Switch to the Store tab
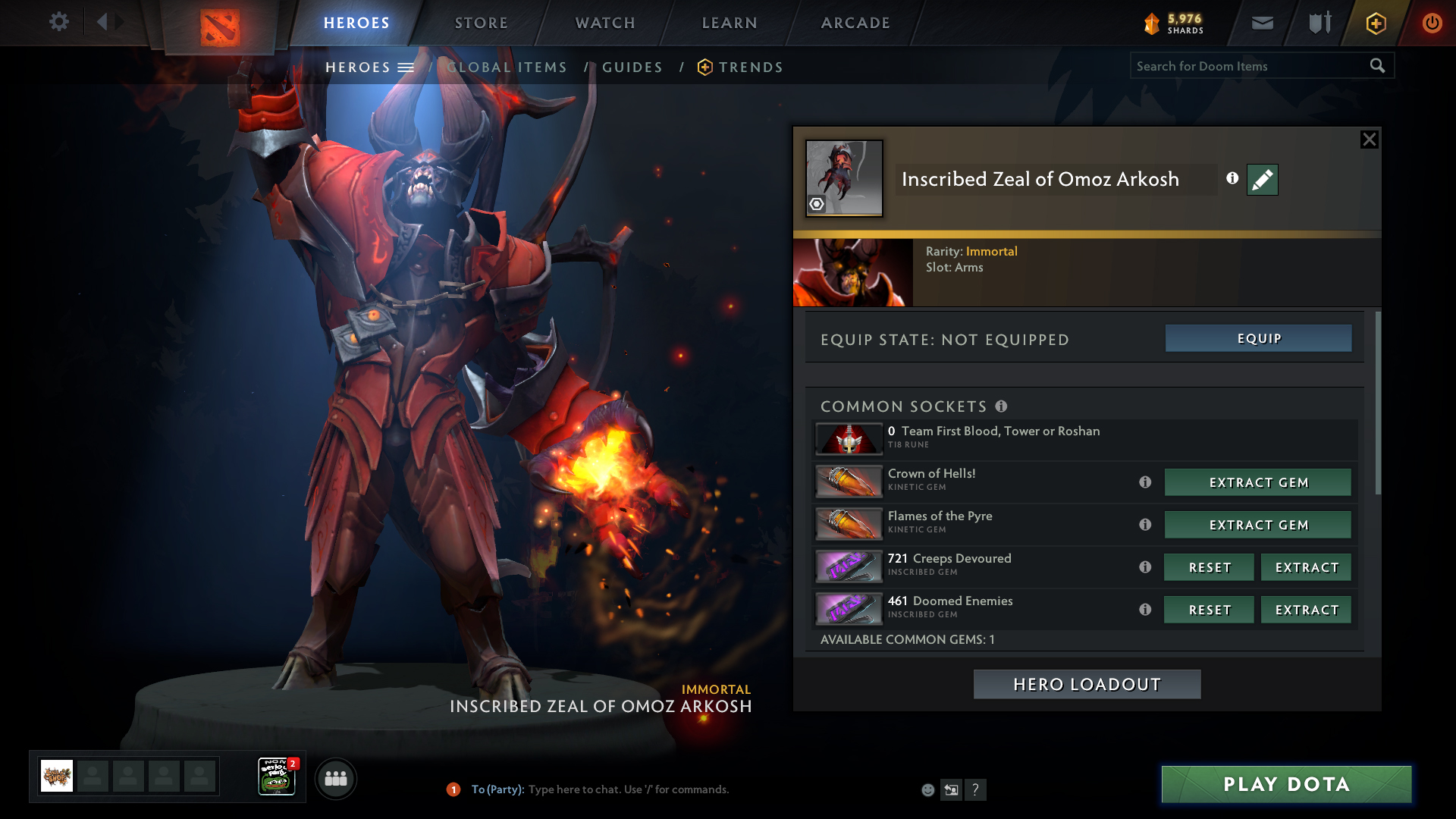Image resolution: width=1456 pixels, height=819 pixels. pos(481,23)
